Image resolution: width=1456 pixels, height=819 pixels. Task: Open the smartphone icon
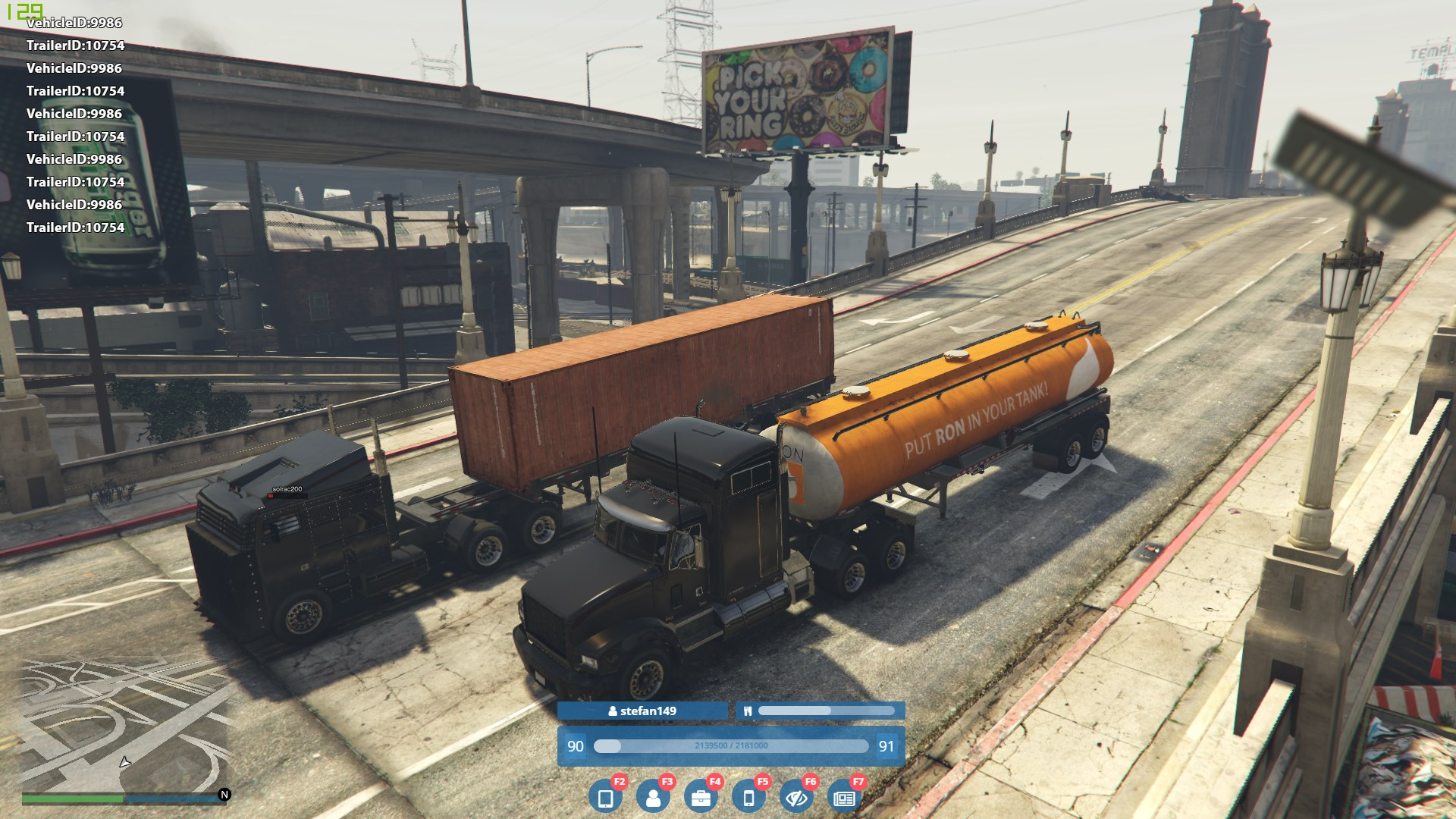[x=748, y=798]
